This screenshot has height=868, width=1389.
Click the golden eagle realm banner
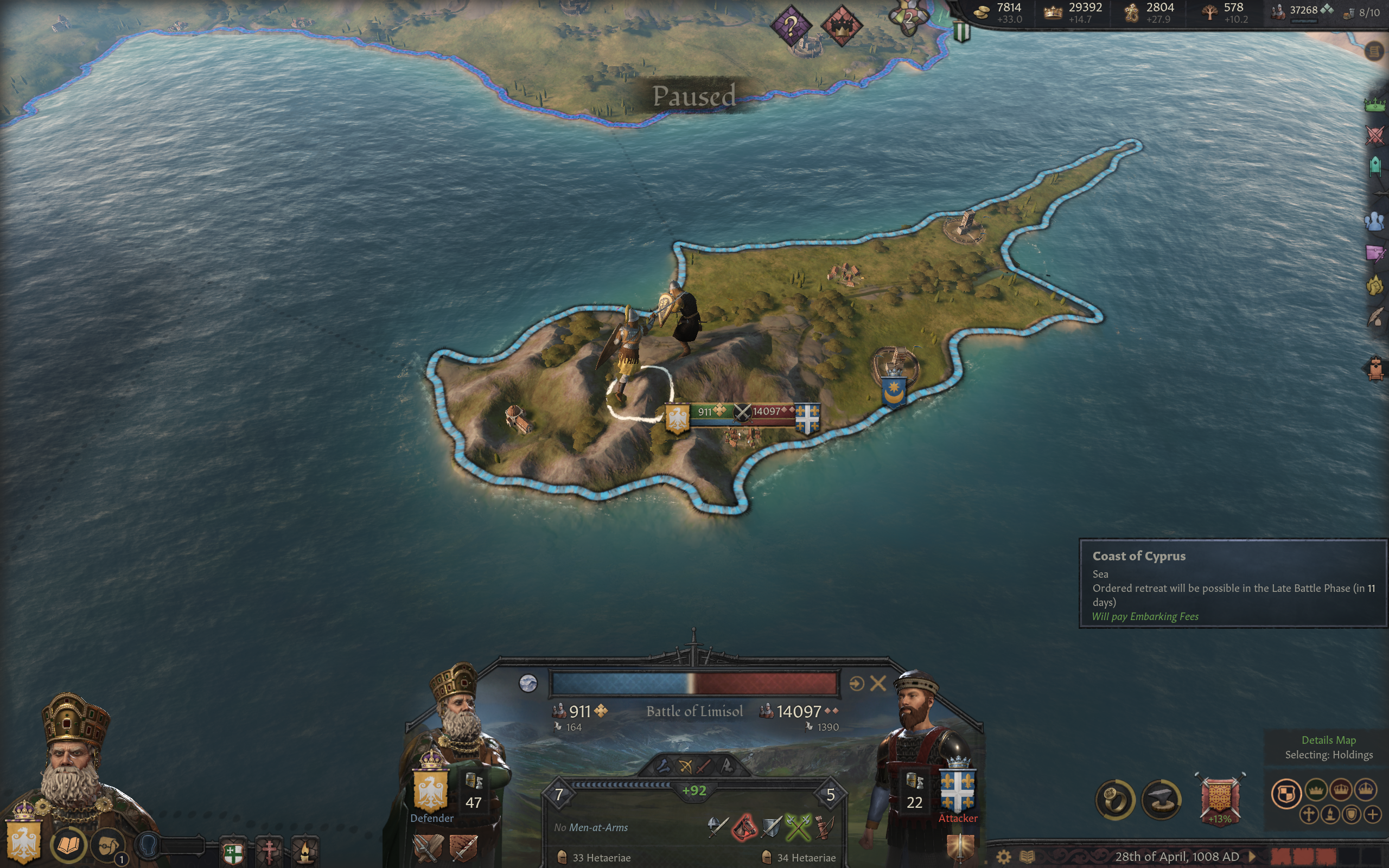23,842
